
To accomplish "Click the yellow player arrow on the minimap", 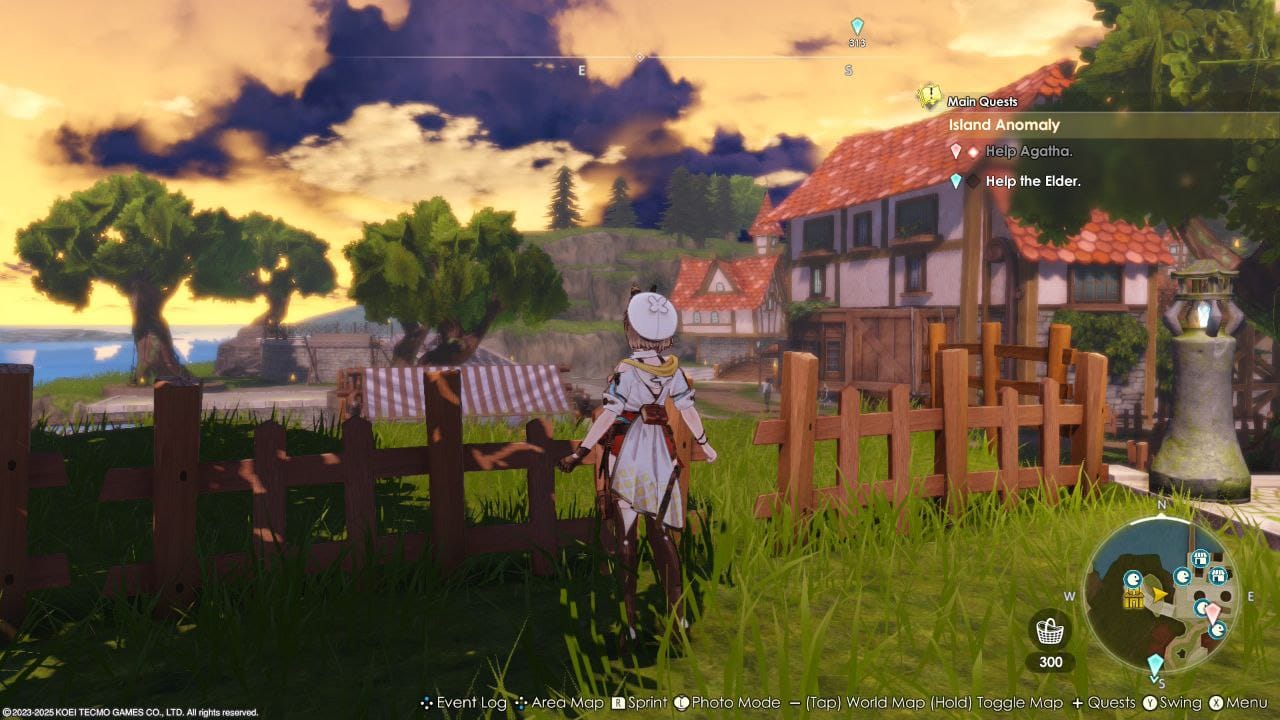I will tap(1158, 595).
